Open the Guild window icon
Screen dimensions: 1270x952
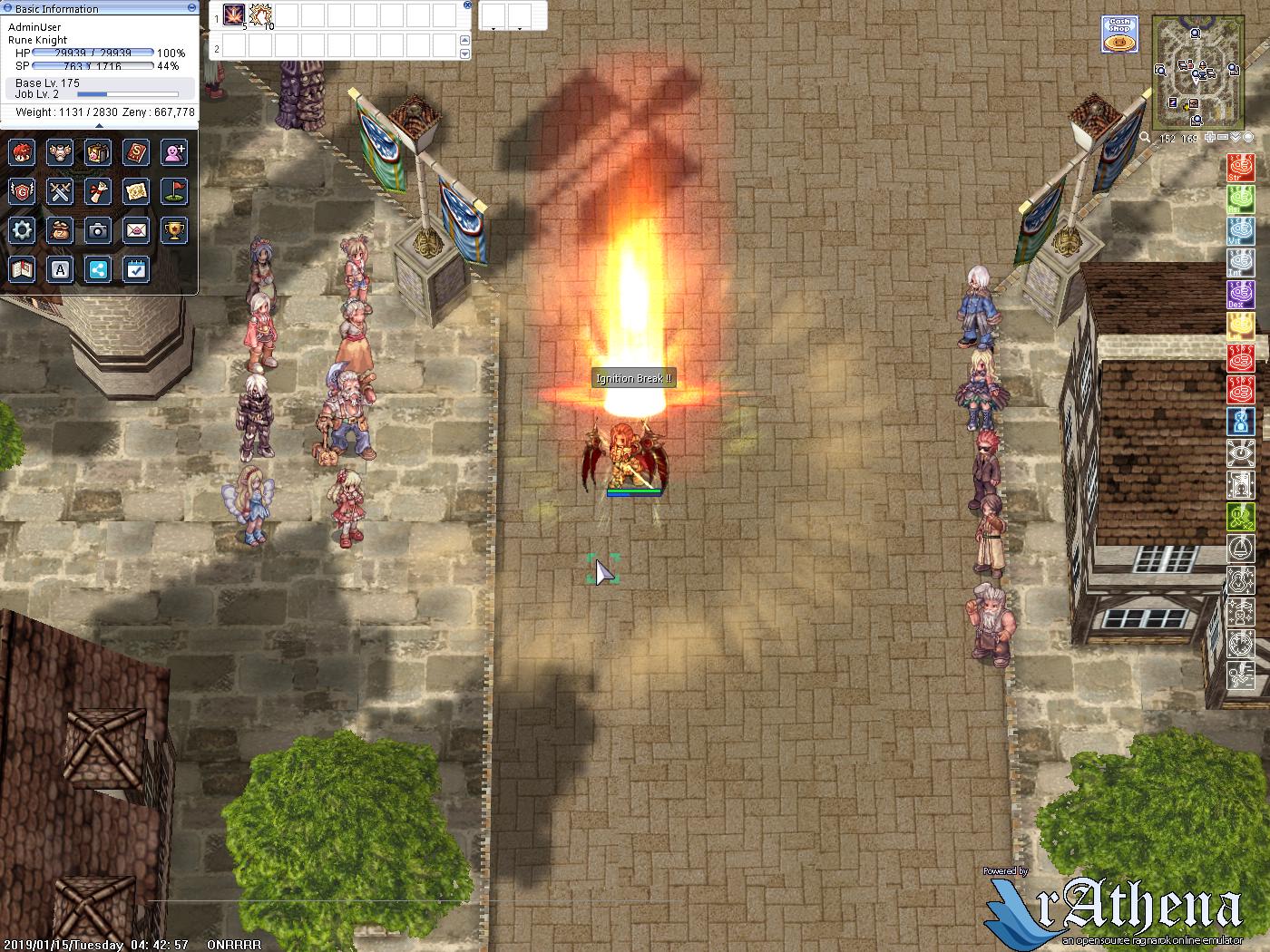pyautogui.click(x=23, y=192)
